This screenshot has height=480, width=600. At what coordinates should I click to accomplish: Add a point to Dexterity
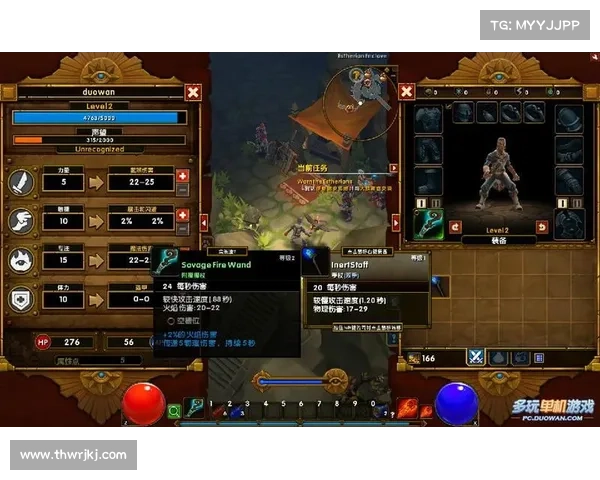tap(182, 213)
